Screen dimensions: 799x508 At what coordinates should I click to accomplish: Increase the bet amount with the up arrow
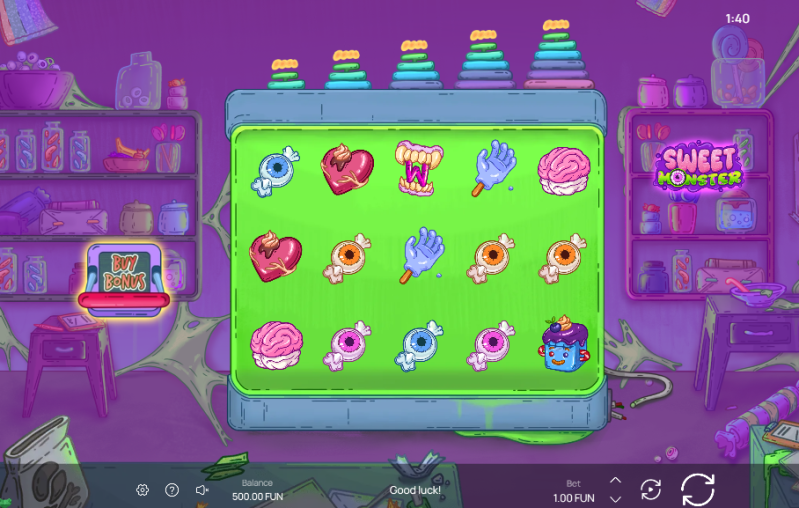point(616,480)
